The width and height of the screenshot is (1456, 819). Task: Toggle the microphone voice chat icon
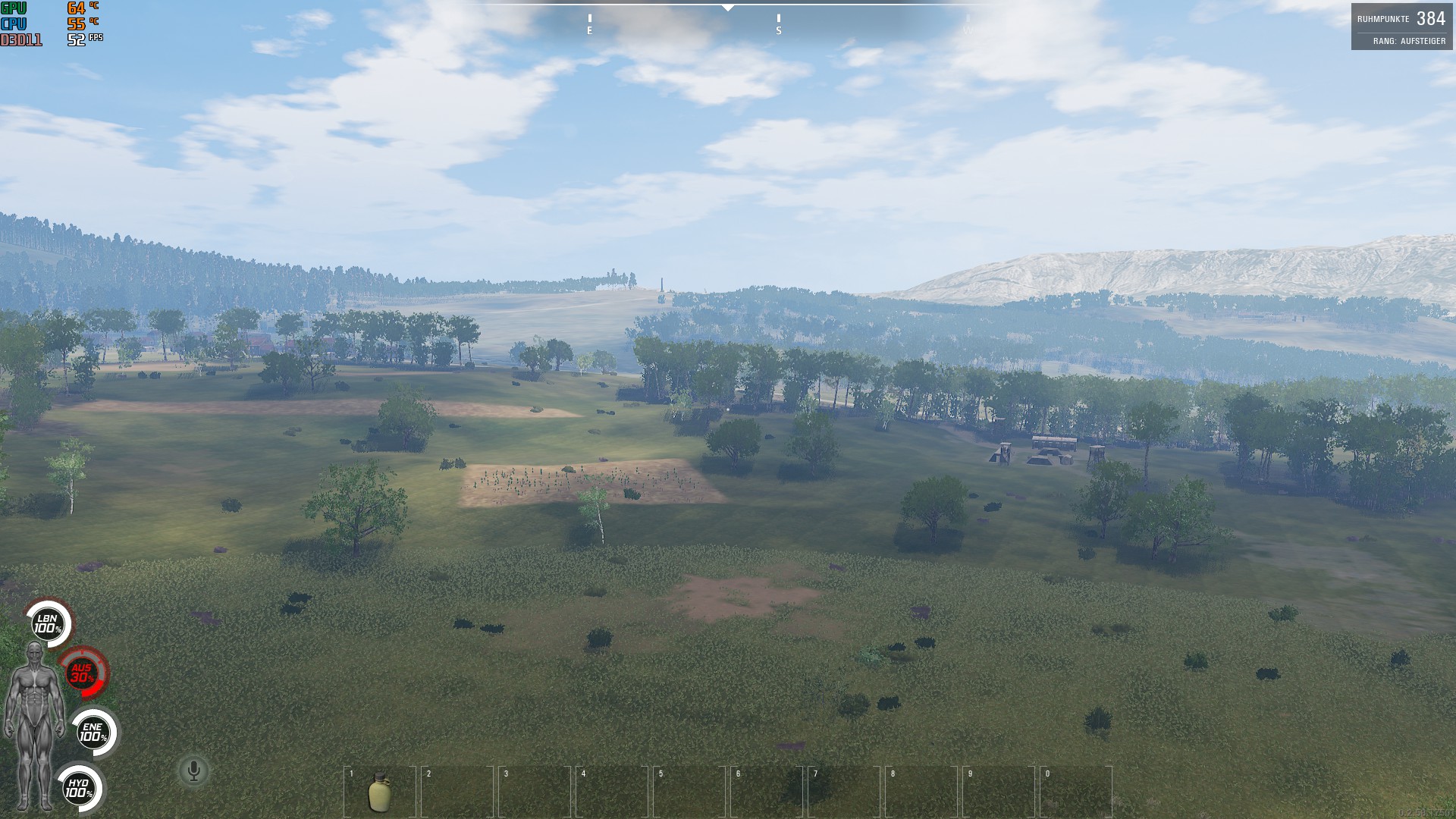click(194, 771)
